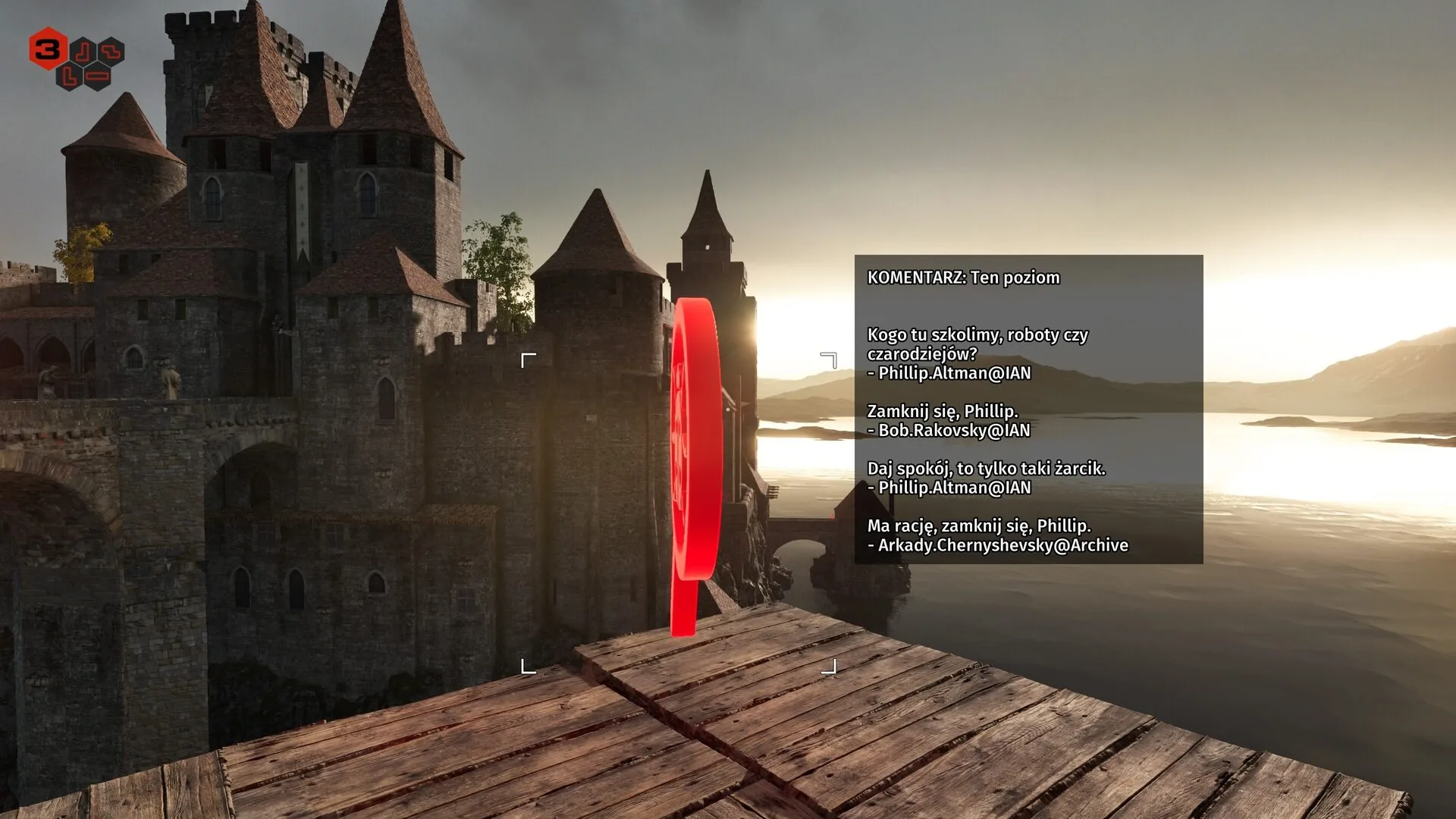Expand the 'Zamknij się, Phillip' comment
The height and width of the screenshot is (819, 1456).
tap(942, 410)
